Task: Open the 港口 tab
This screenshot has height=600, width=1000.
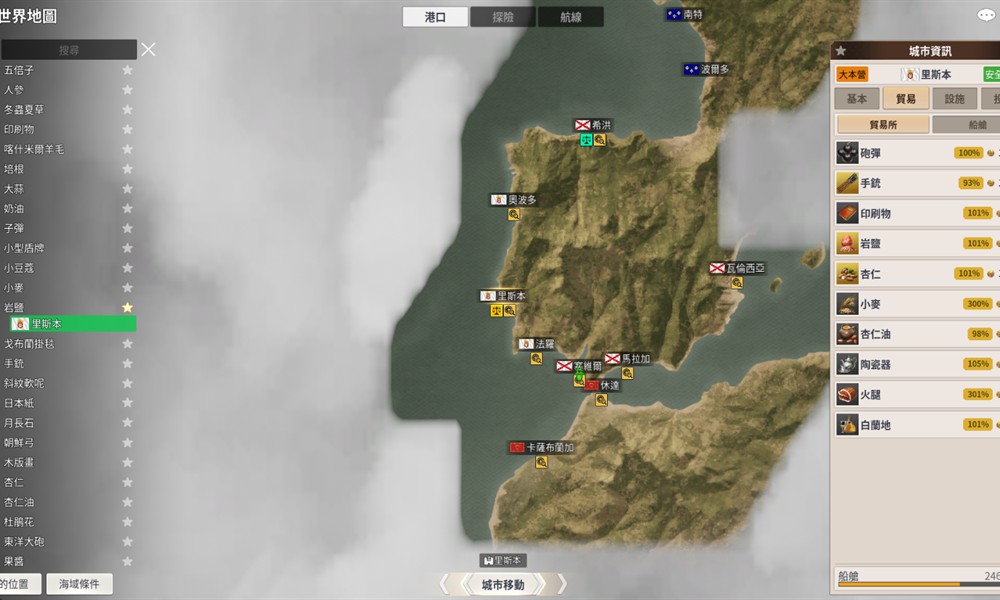Action: 436,17
